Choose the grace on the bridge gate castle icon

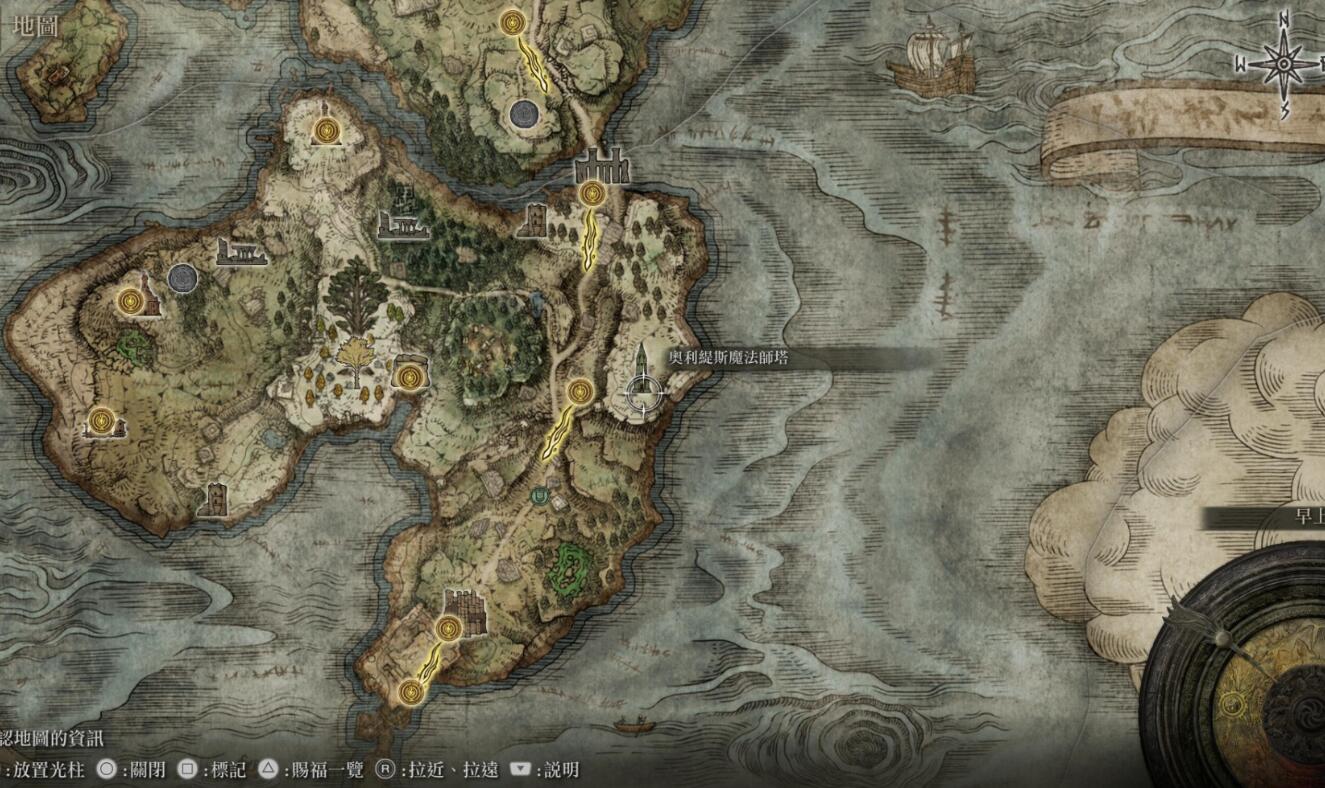tap(591, 192)
